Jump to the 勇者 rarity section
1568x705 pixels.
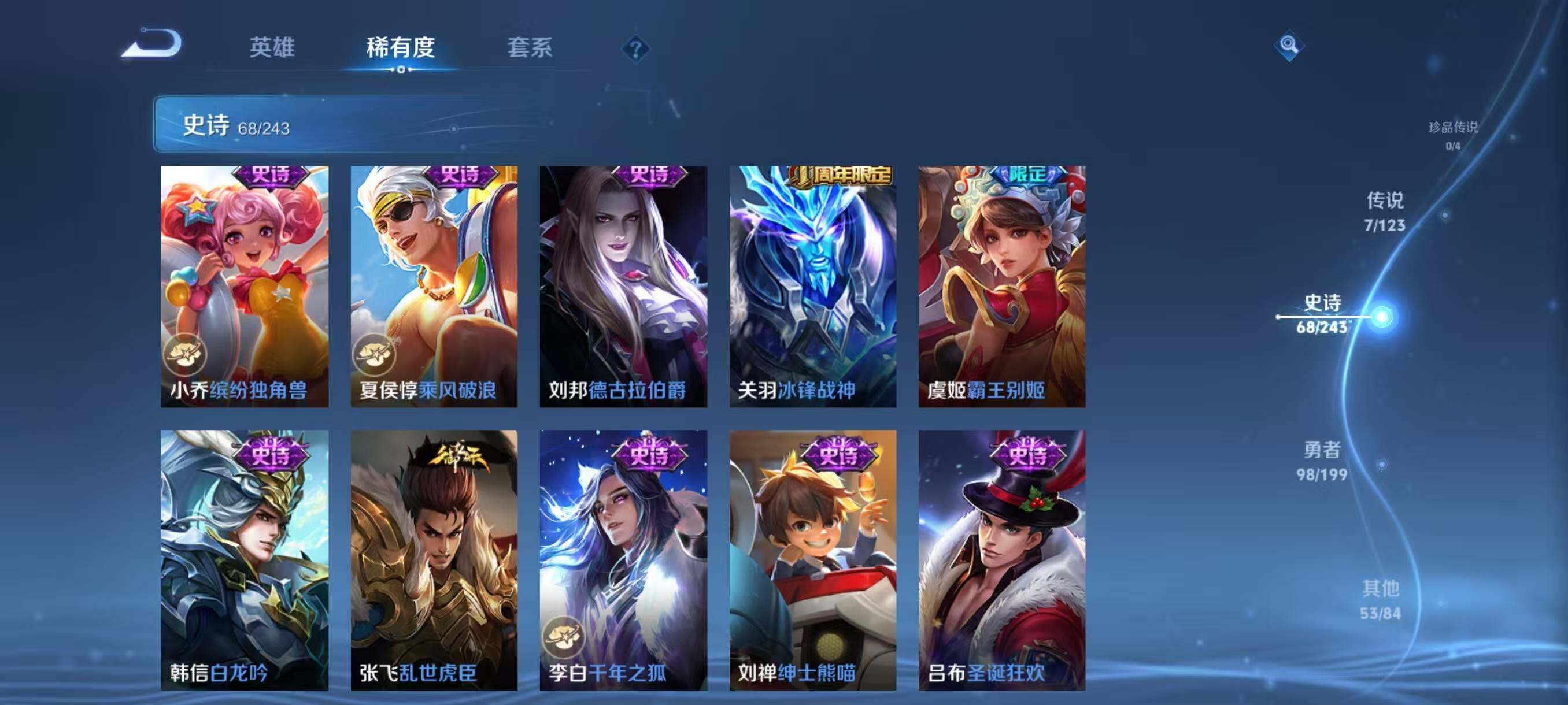(x=1322, y=461)
